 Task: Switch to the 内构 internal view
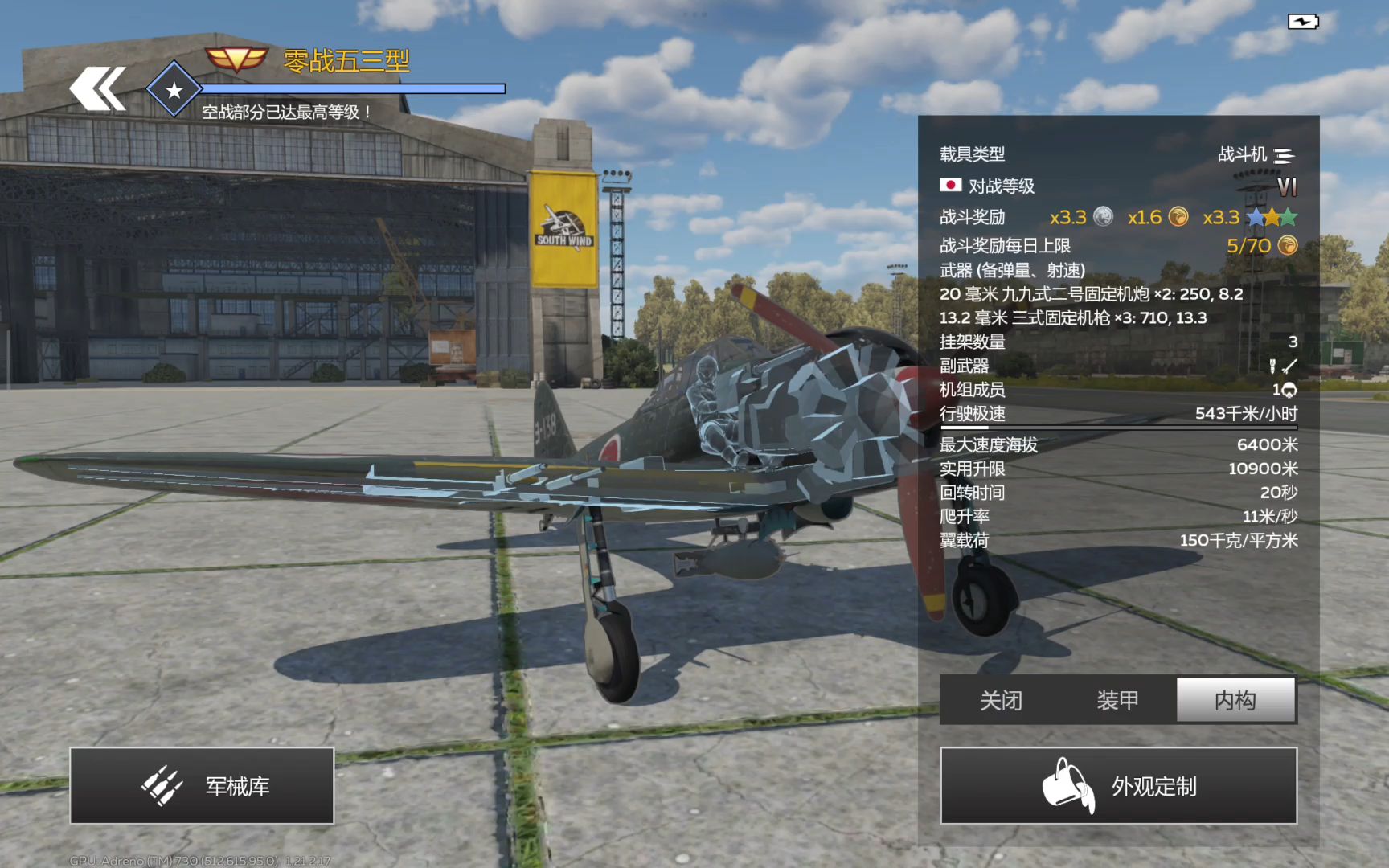pyautogui.click(x=1235, y=700)
